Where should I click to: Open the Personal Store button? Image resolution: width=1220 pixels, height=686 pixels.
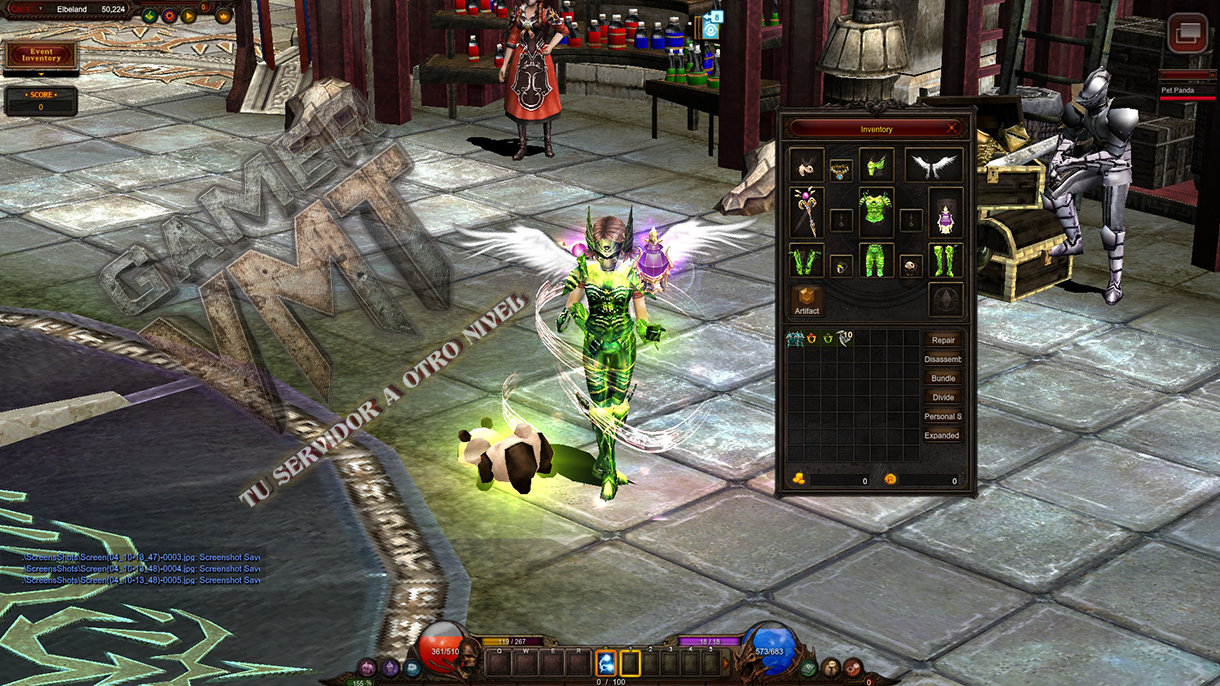(942, 416)
